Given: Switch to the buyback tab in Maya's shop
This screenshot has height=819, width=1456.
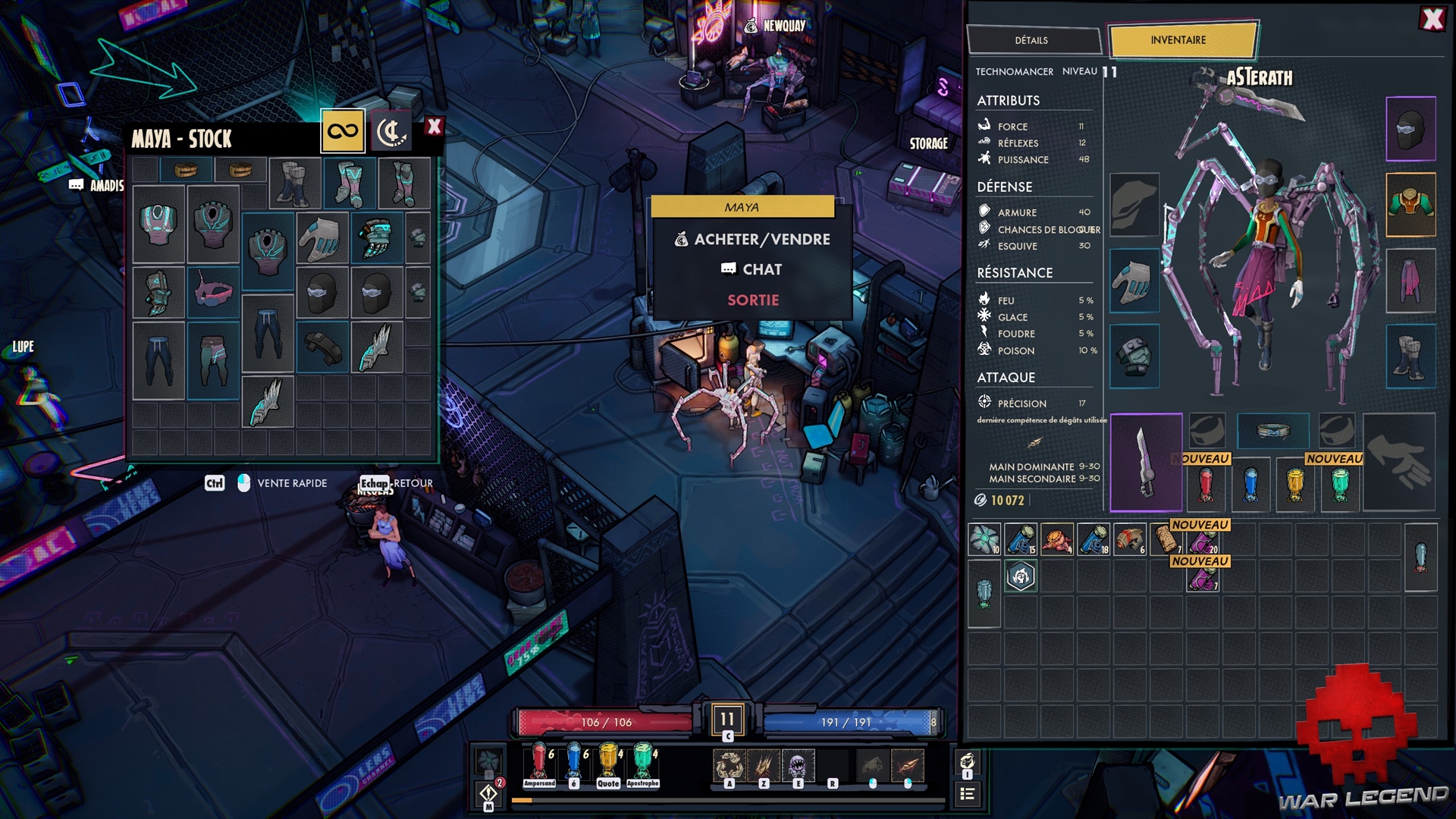Looking at the screenshot, I should pos(391,131).
